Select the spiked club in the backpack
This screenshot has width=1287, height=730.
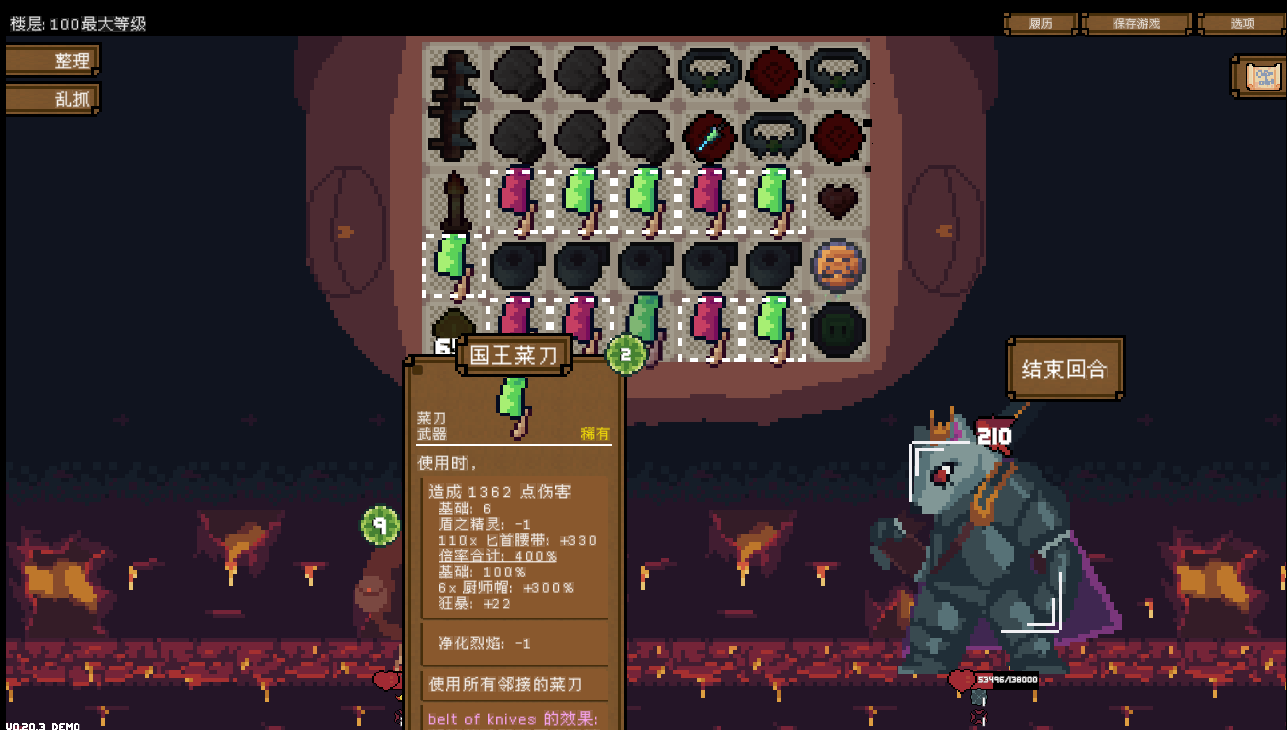pyautogui.click(x=453, y=105)
